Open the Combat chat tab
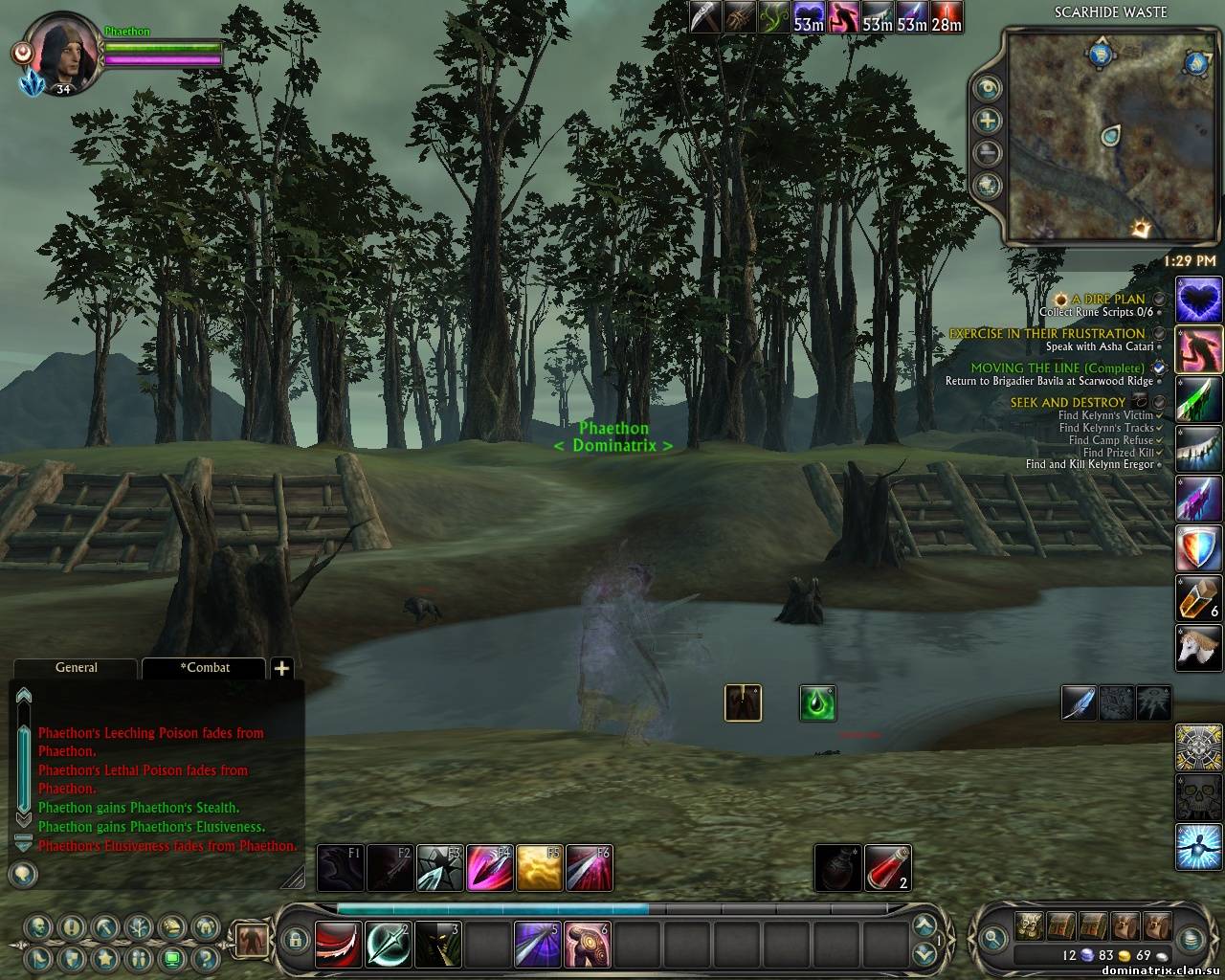This screenshot has width=1225, height=980. click(x=205, y=668)
